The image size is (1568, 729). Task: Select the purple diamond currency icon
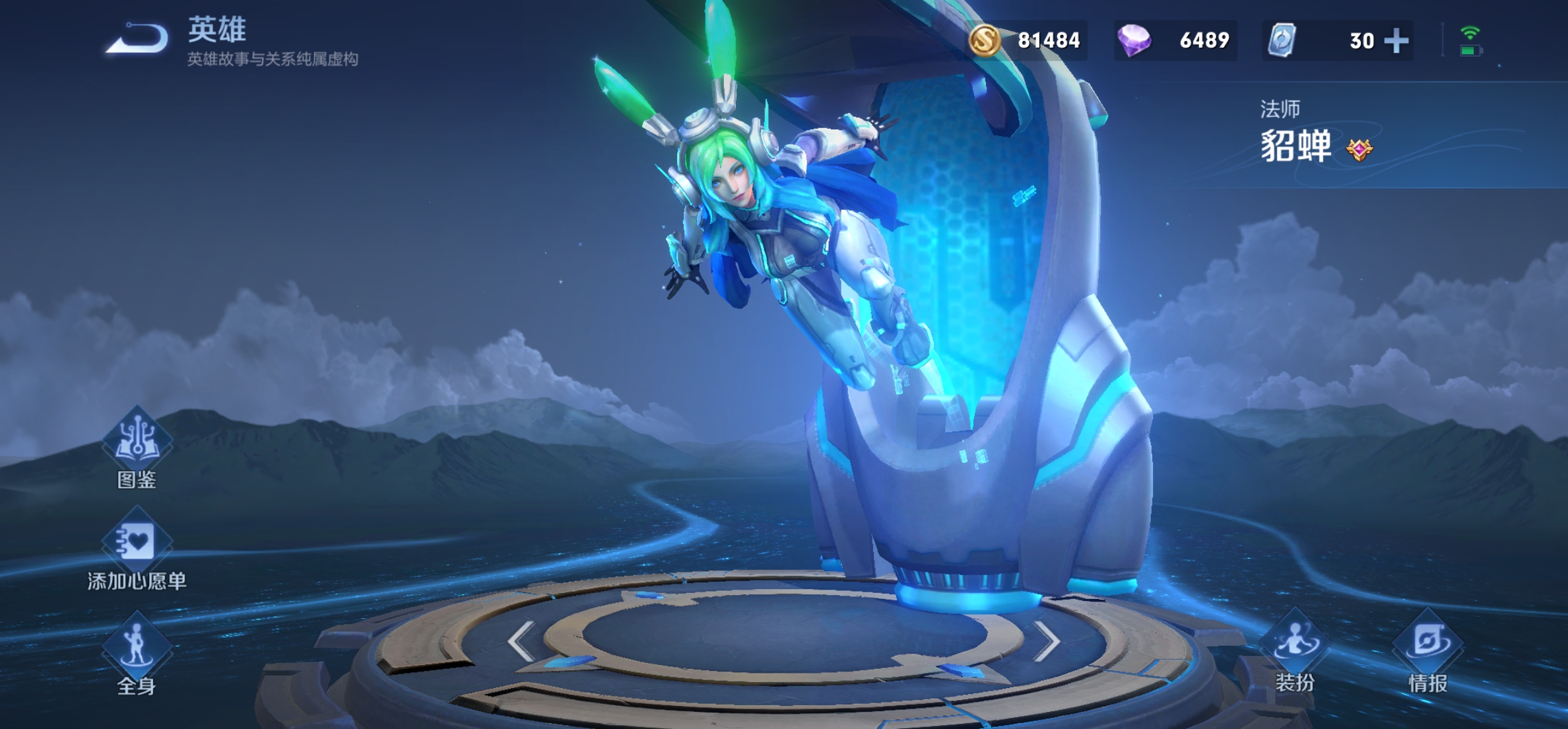[1134, 41]
